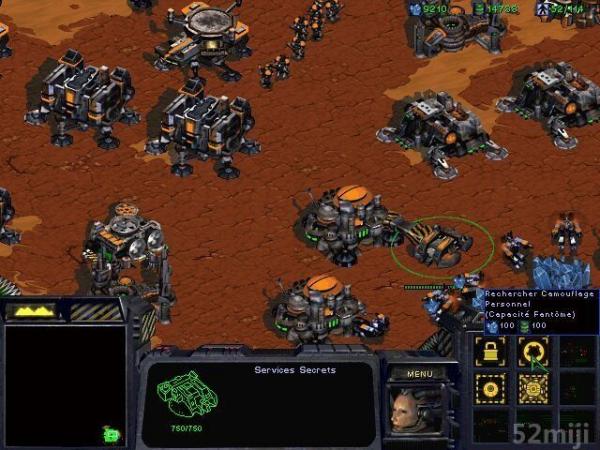Research the Ocular Implants eye upgrade
600x450 pixels.
(491, 388)
